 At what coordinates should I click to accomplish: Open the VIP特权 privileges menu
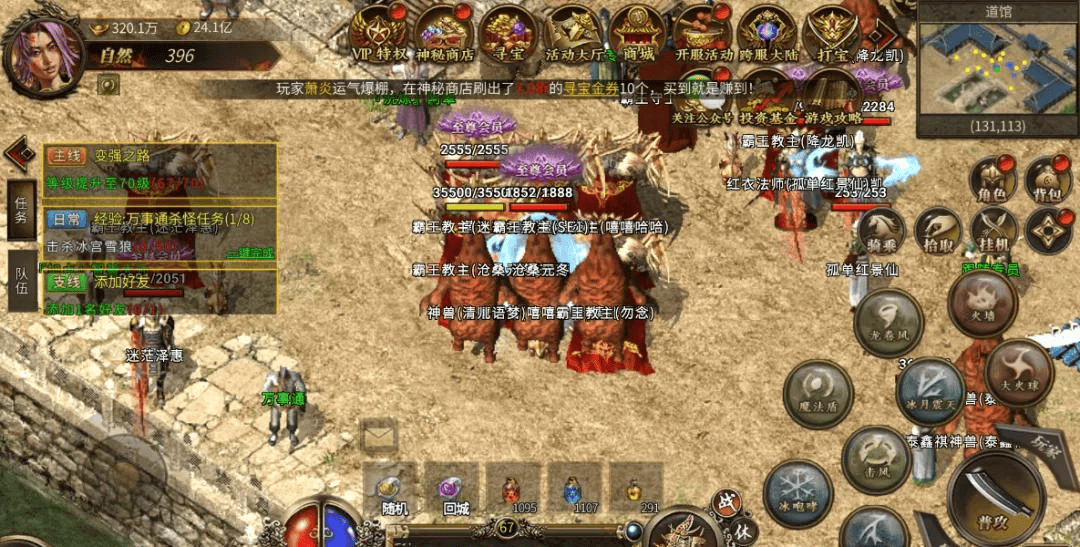pyautogui.click(x=381, y=33)
